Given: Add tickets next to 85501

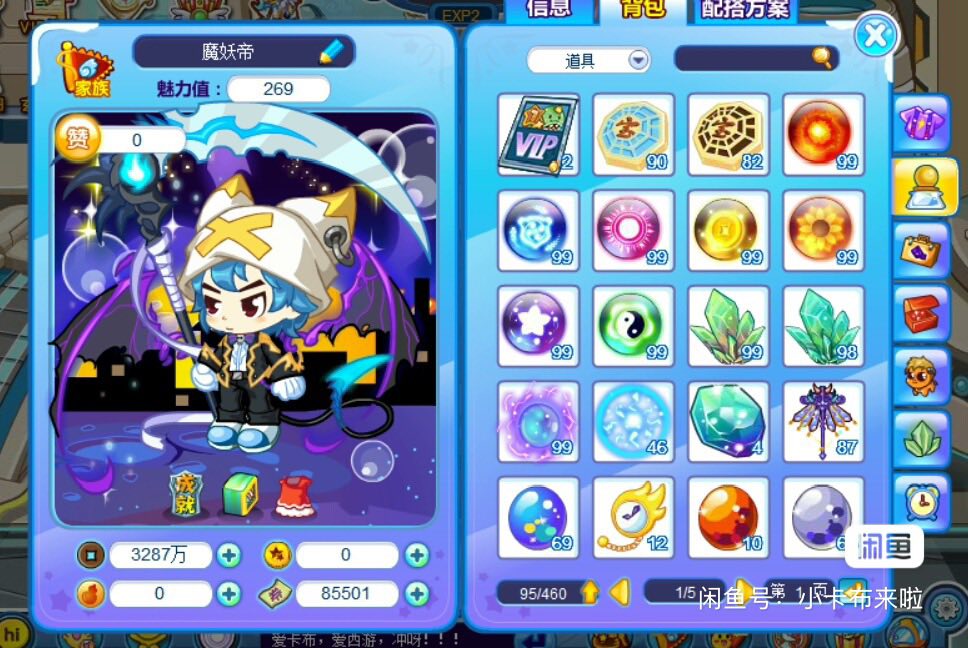Looking at the screenshot, I should click(x=417, y=594).
